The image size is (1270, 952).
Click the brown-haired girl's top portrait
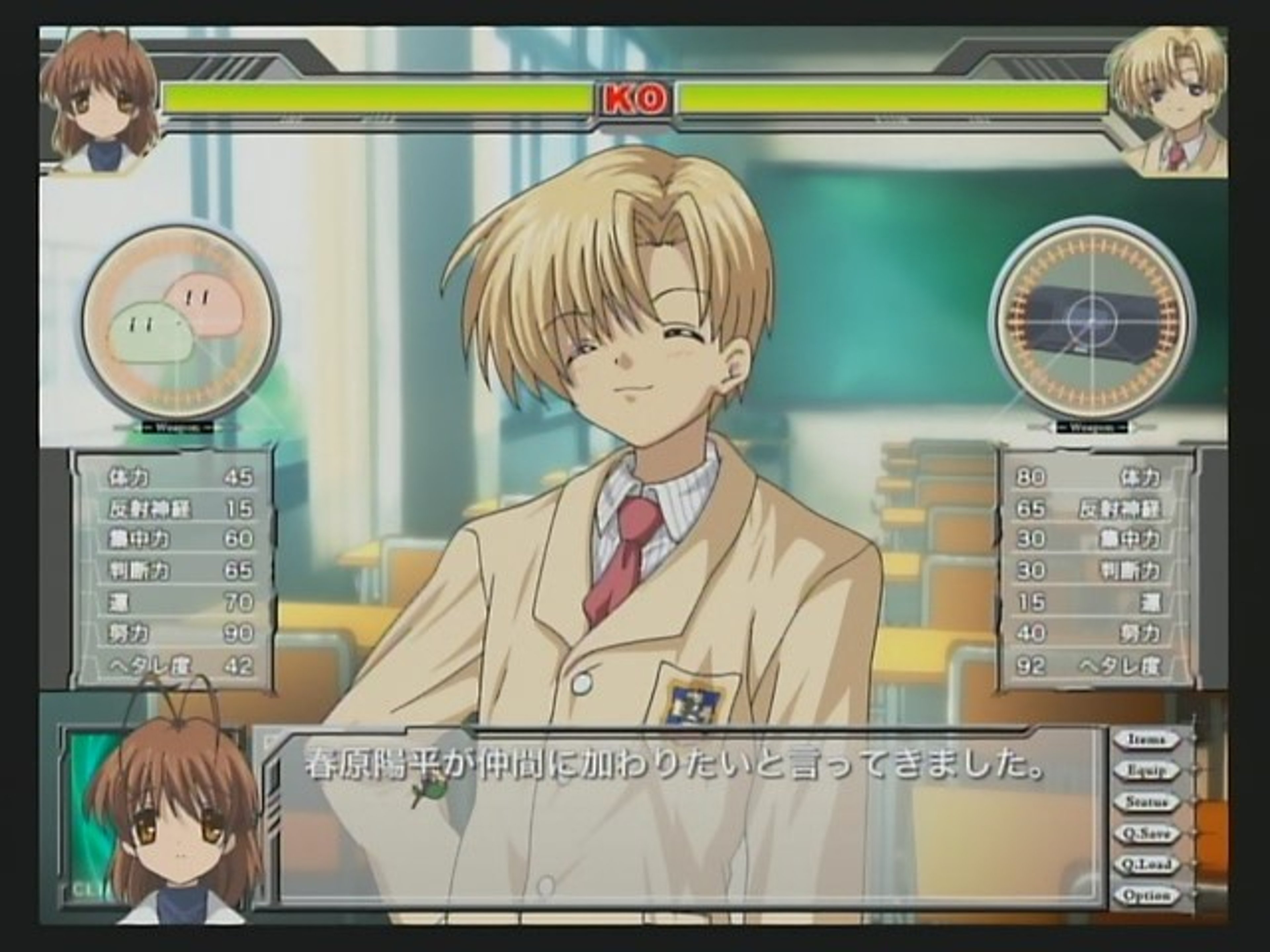101,100
